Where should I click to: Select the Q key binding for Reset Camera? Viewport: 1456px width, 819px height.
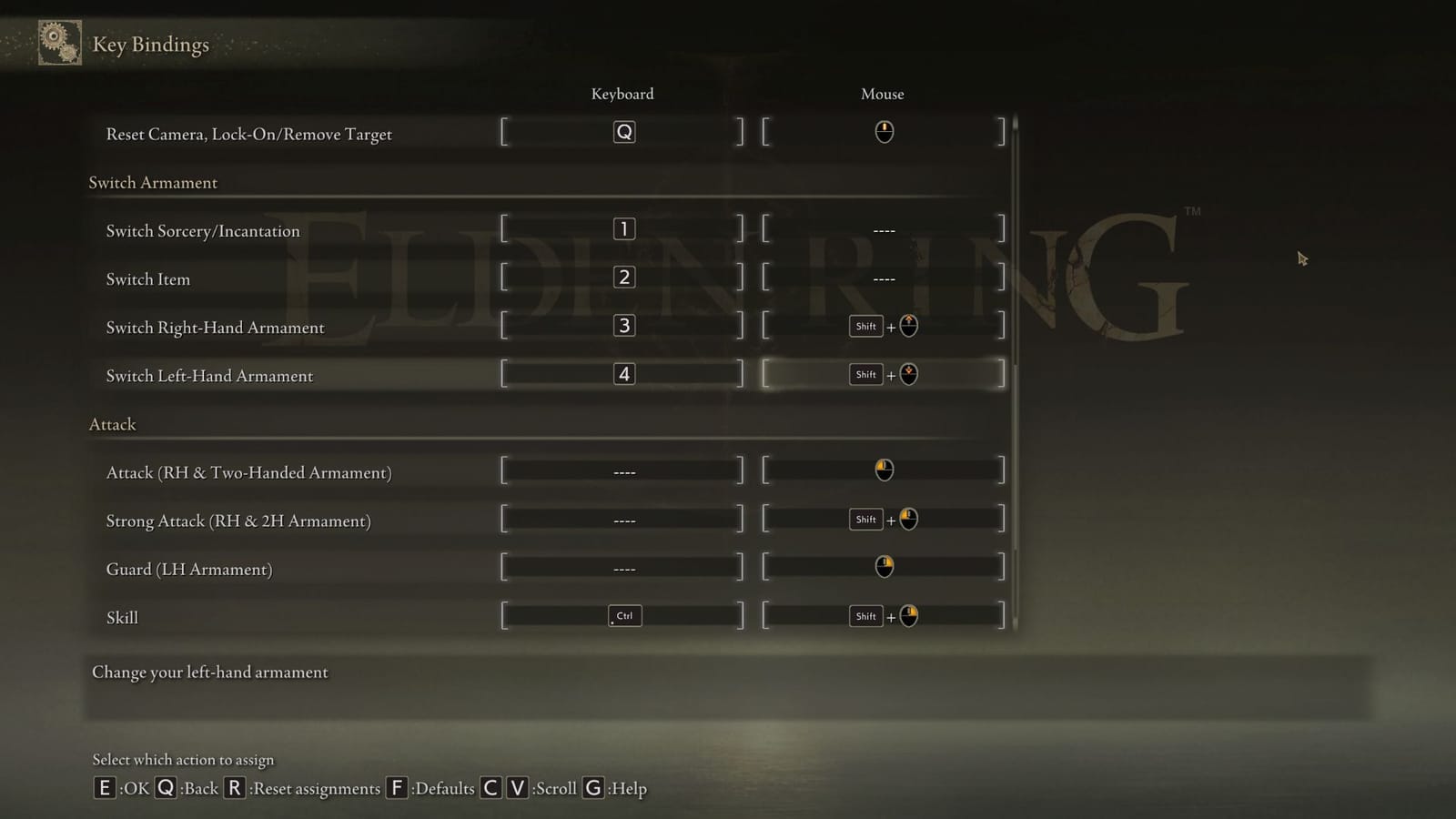pyautogui.click(x=622, y=131)
